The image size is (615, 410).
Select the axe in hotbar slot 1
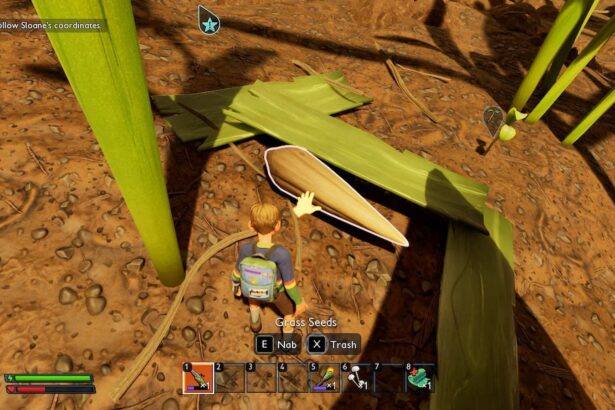[197, 378]
